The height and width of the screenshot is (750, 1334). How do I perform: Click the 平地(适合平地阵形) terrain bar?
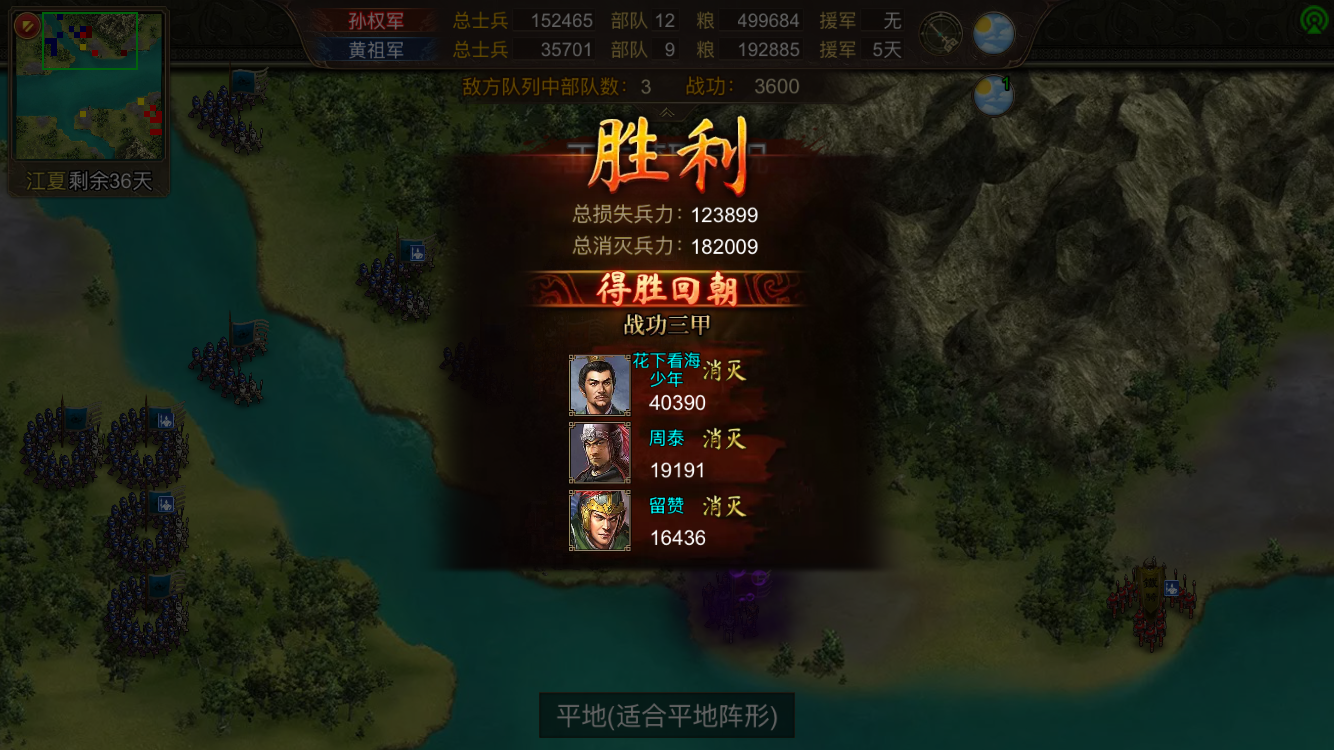tap(666, 716)
